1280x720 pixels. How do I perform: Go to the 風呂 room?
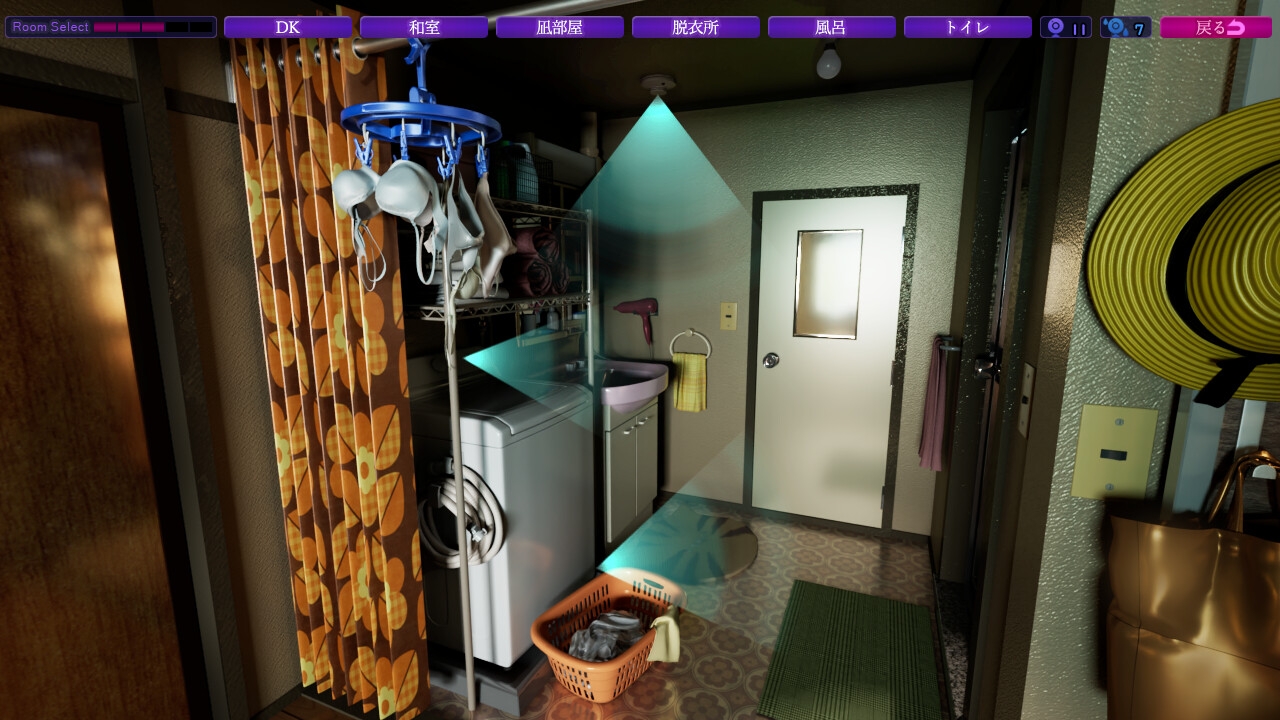(x=832, y=27)
